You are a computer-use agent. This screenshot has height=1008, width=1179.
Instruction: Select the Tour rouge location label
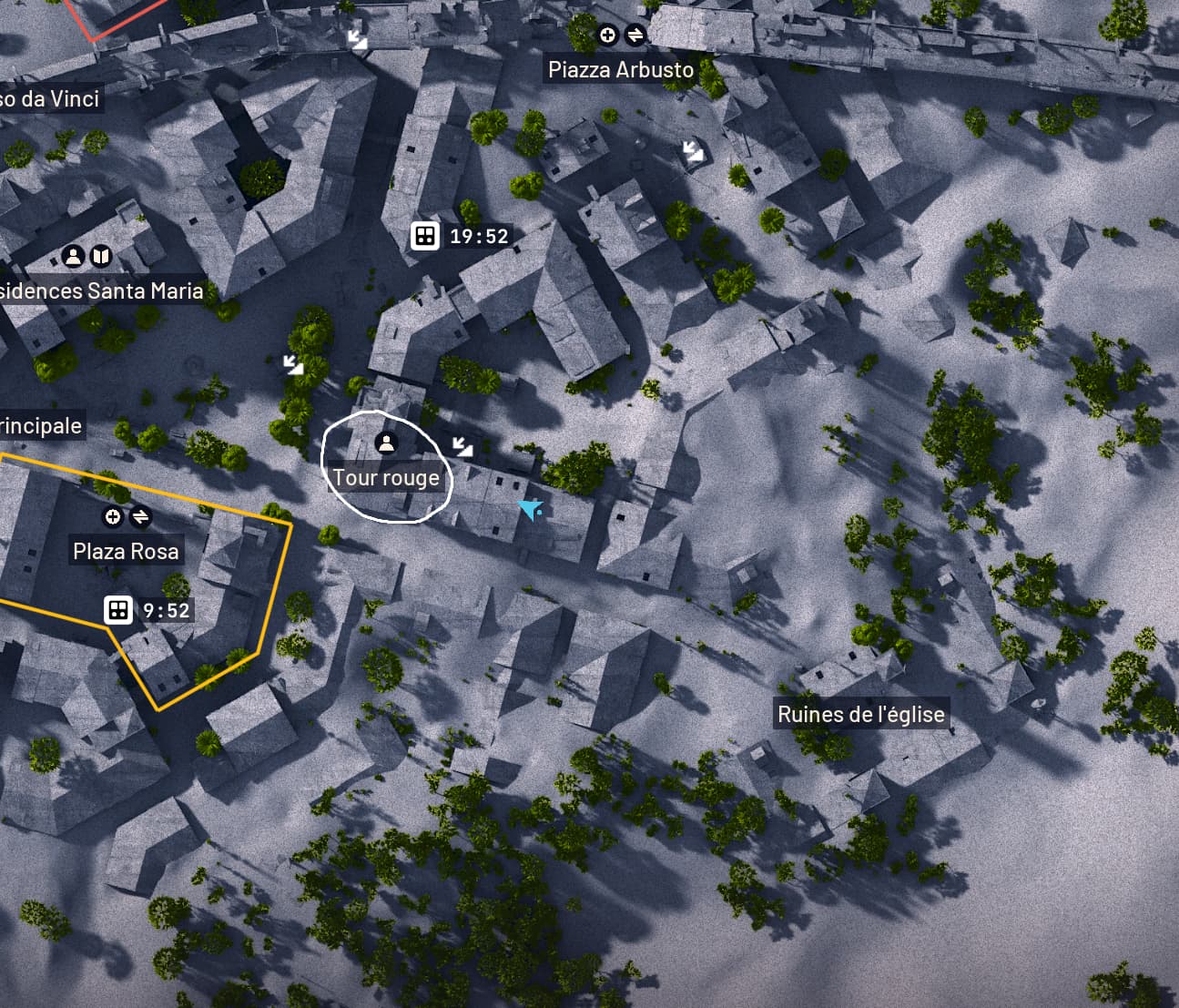[386, 478]
